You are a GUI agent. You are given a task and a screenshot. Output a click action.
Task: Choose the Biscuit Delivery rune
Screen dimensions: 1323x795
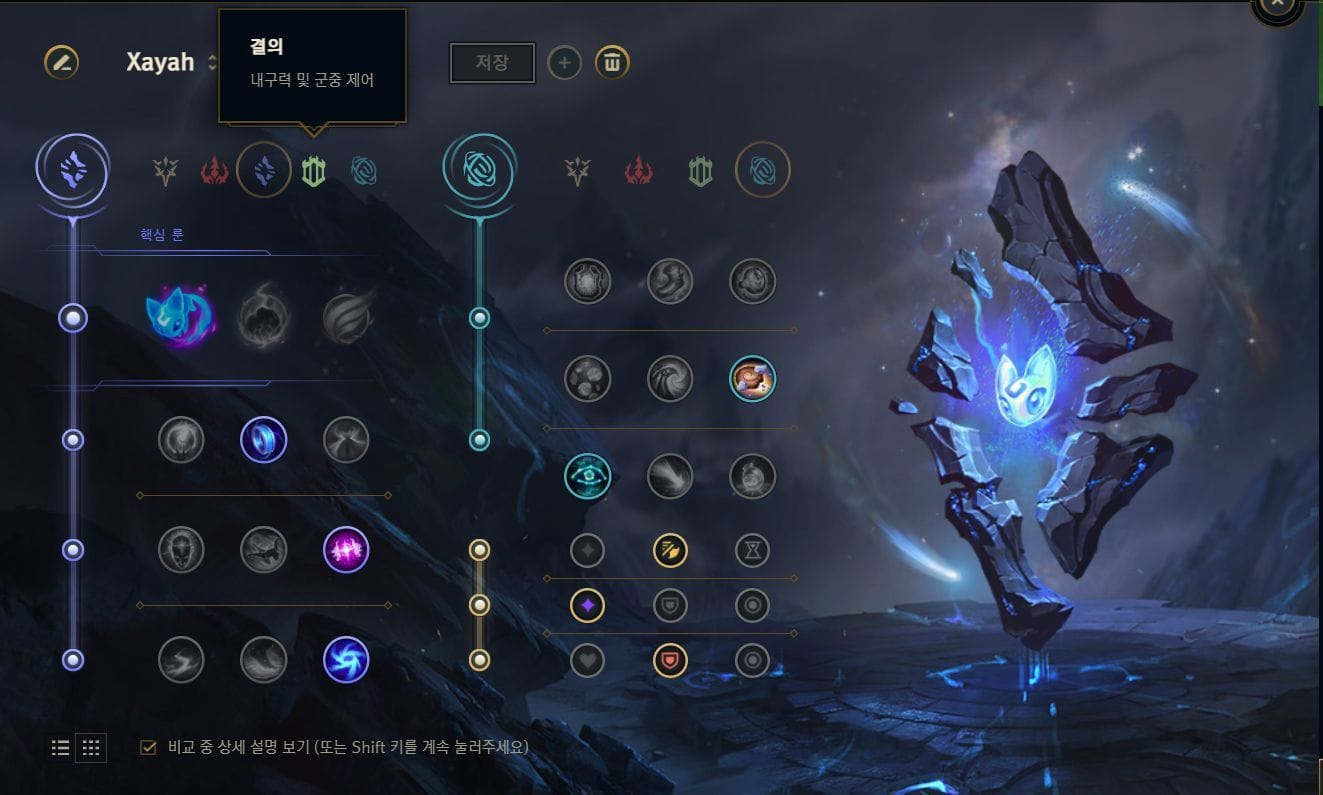click(753, 380)
